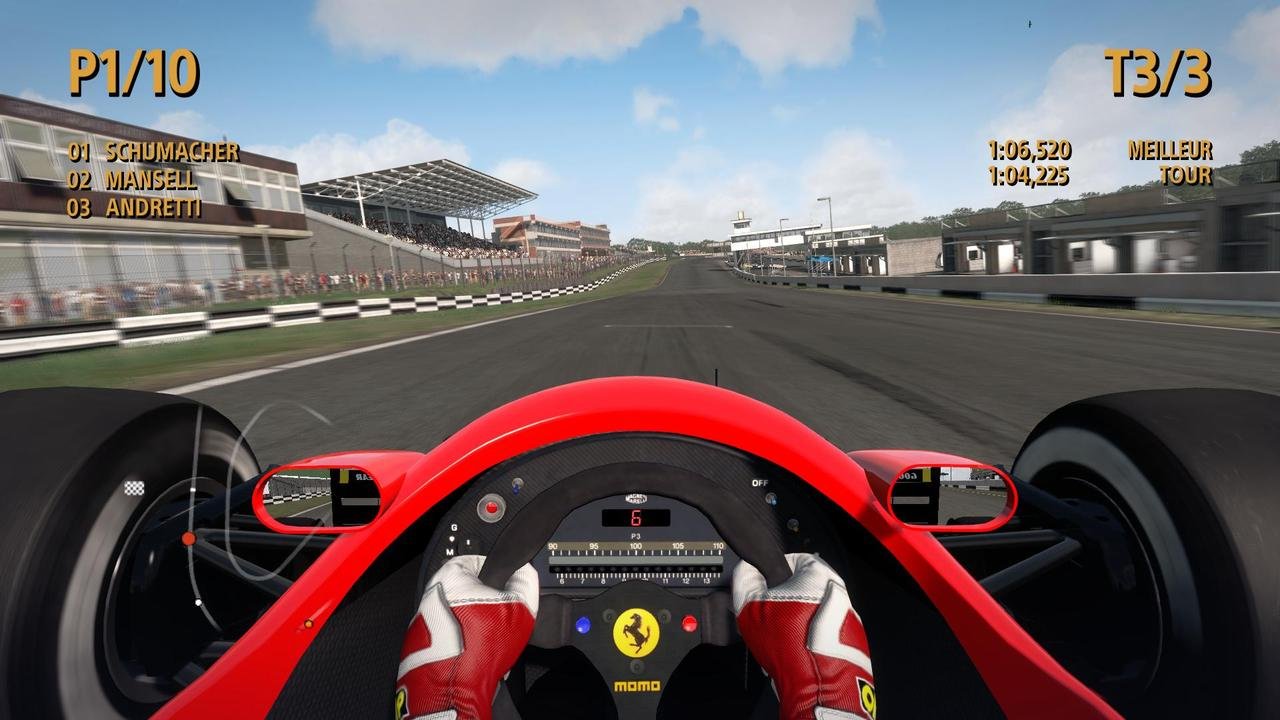This screenshot has height=720, width=1280.
Task: Click the tachometer scale between 90 and 110
Action: click(638, 547)
